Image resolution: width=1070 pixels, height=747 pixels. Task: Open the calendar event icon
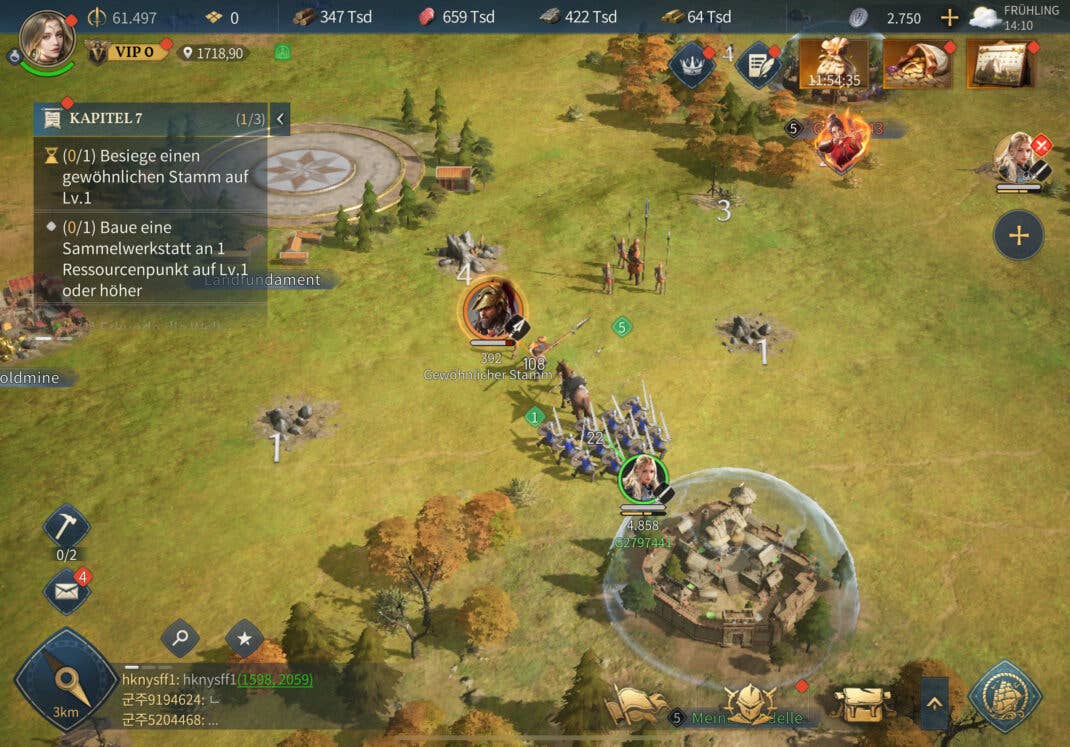tap(999, 64)
